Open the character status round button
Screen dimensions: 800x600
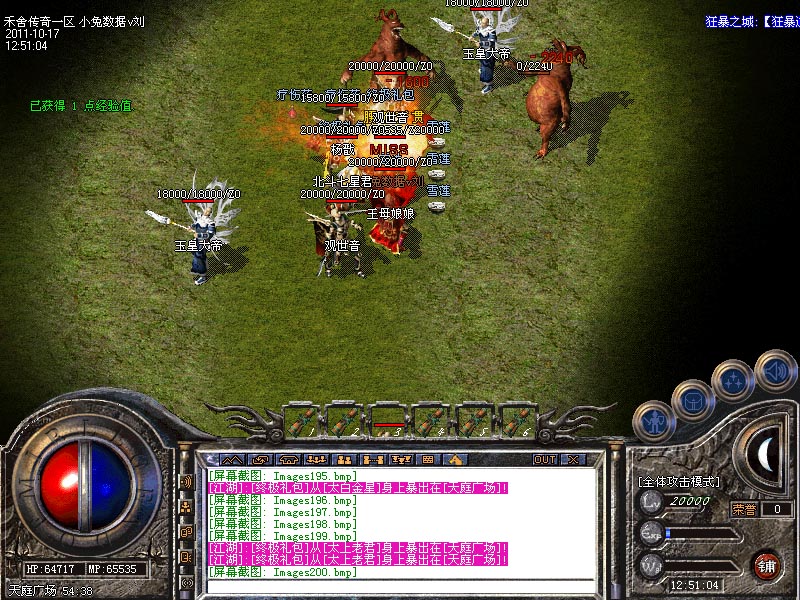pyautogui.click(x=654, y=422)
